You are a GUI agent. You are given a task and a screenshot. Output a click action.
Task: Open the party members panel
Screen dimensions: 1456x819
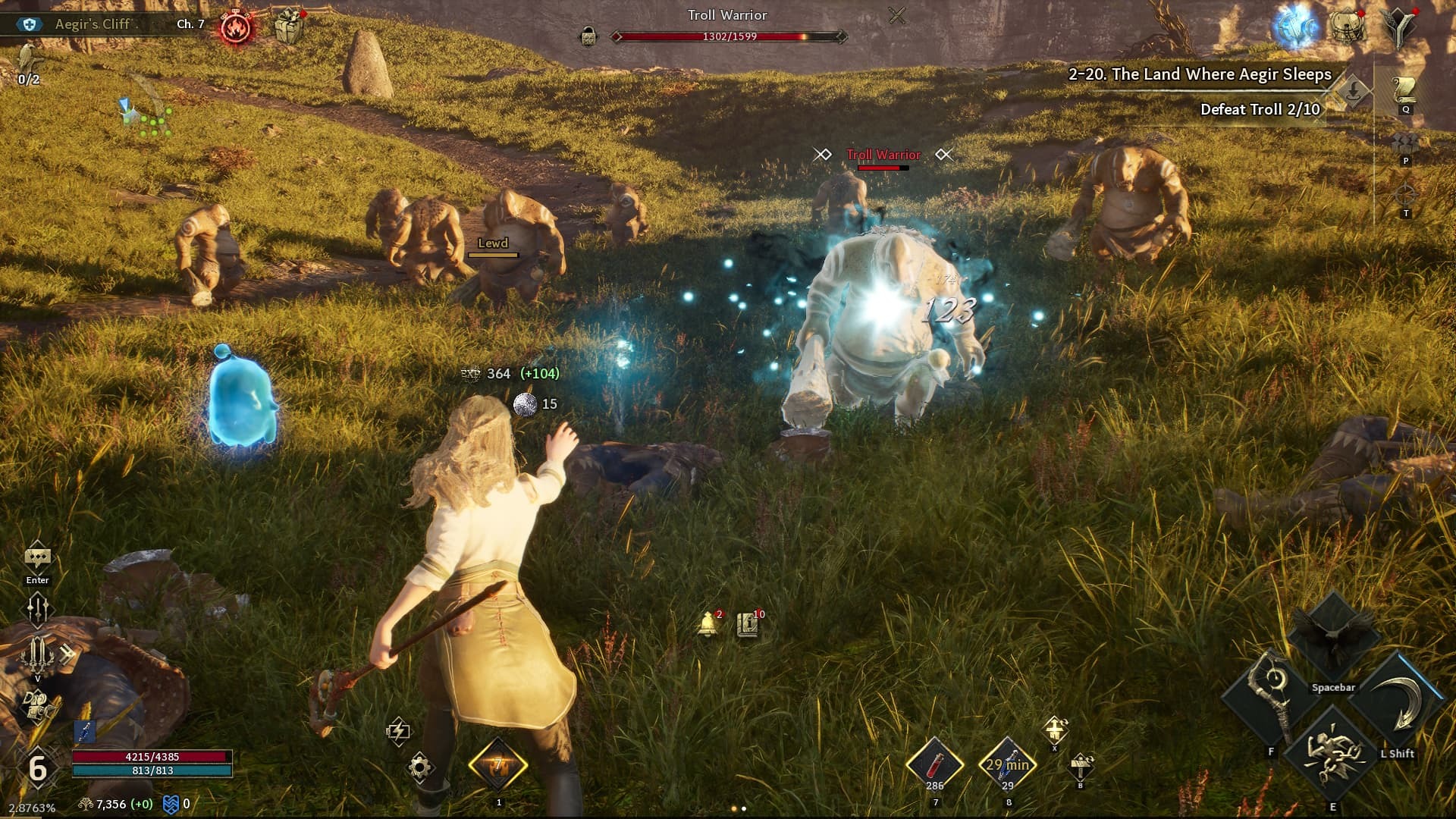(x=1405, y=144)
